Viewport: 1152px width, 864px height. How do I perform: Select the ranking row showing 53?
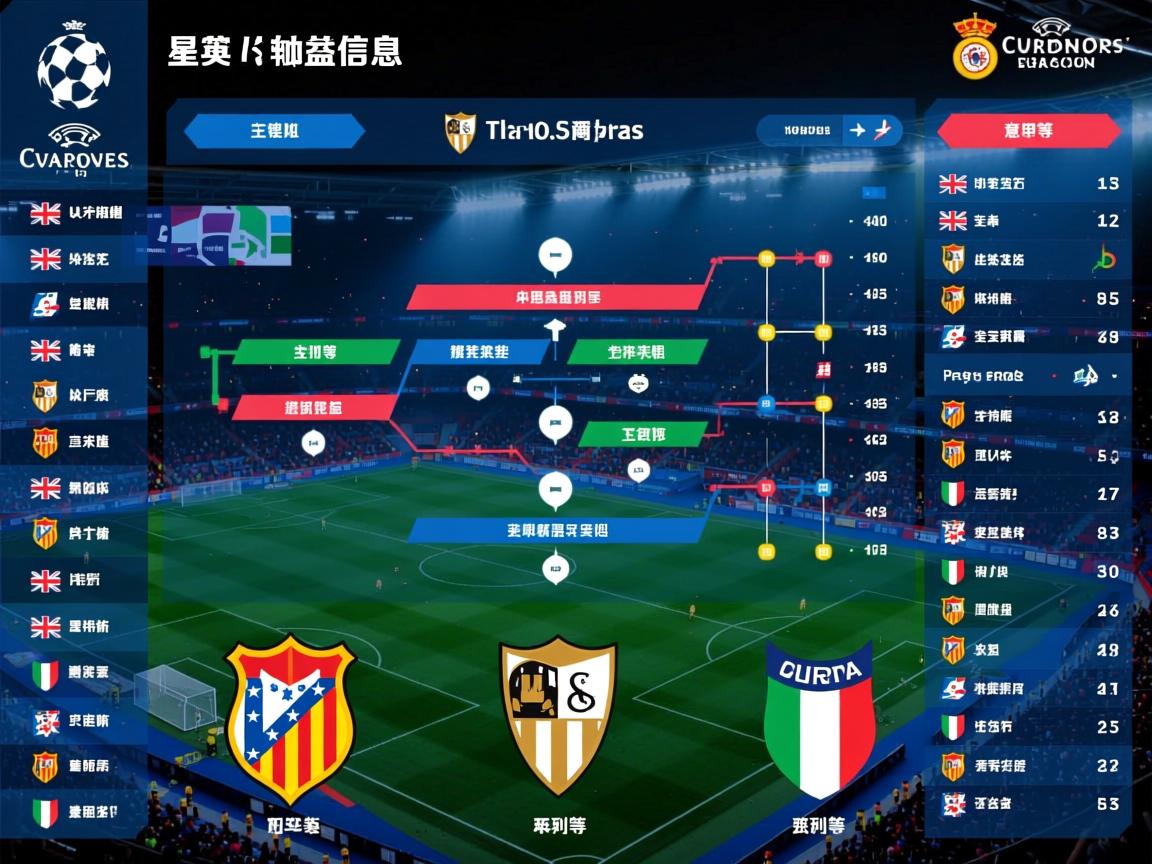[1030, 803]
